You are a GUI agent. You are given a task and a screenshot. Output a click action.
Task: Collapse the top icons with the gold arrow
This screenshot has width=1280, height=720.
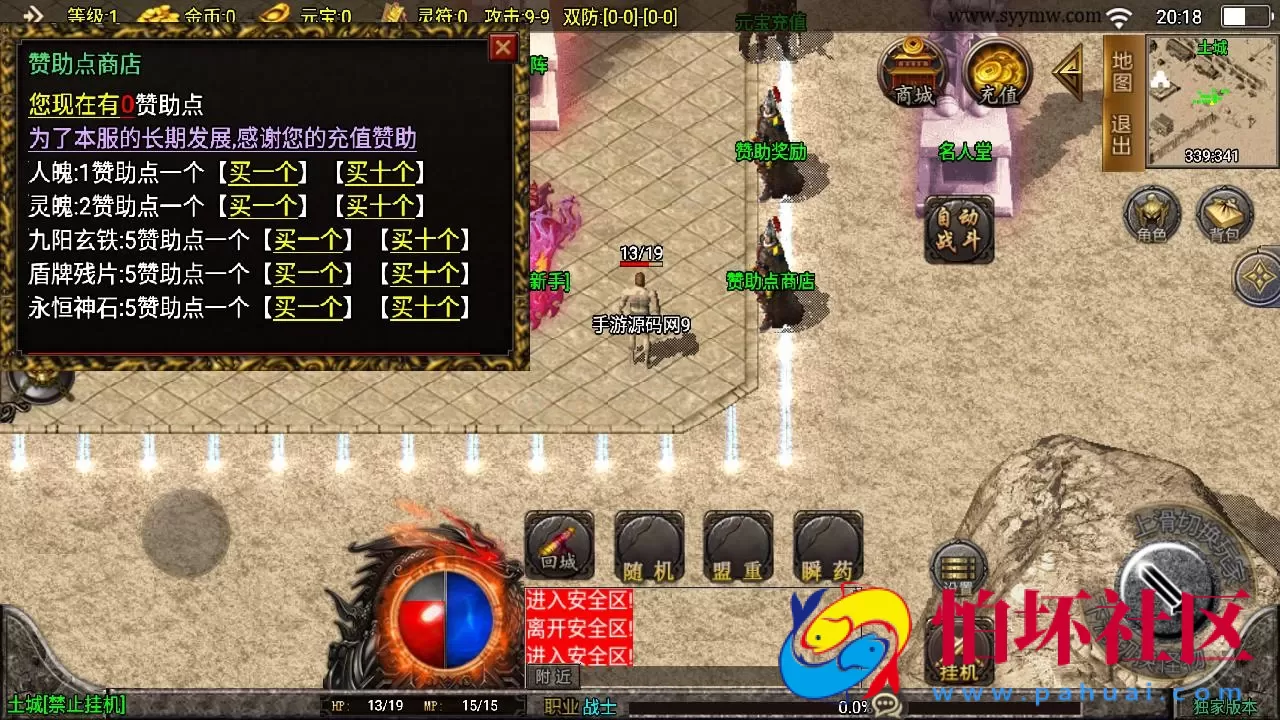[1067, 72]
